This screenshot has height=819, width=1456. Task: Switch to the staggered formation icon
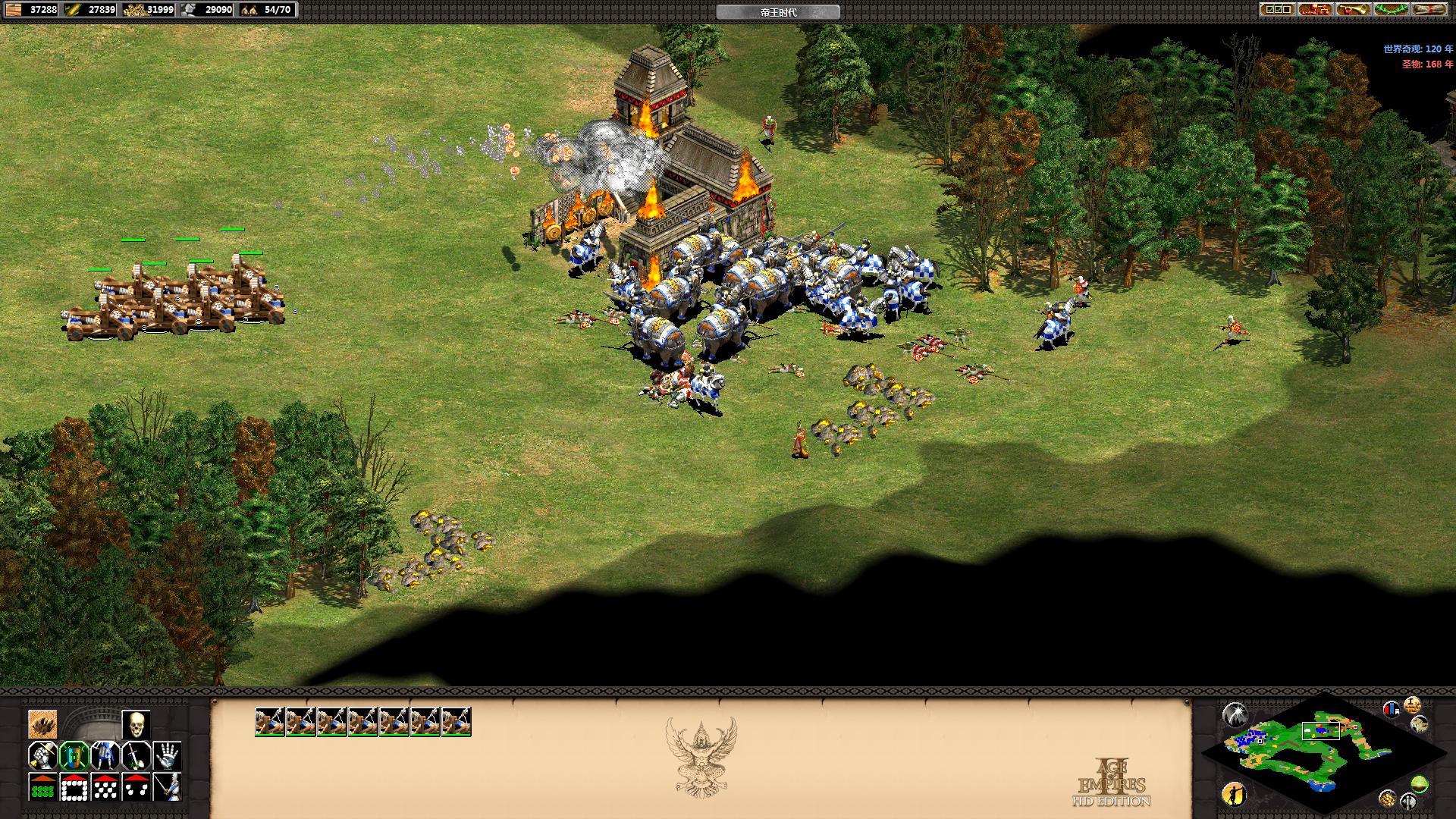click(105, 787)
